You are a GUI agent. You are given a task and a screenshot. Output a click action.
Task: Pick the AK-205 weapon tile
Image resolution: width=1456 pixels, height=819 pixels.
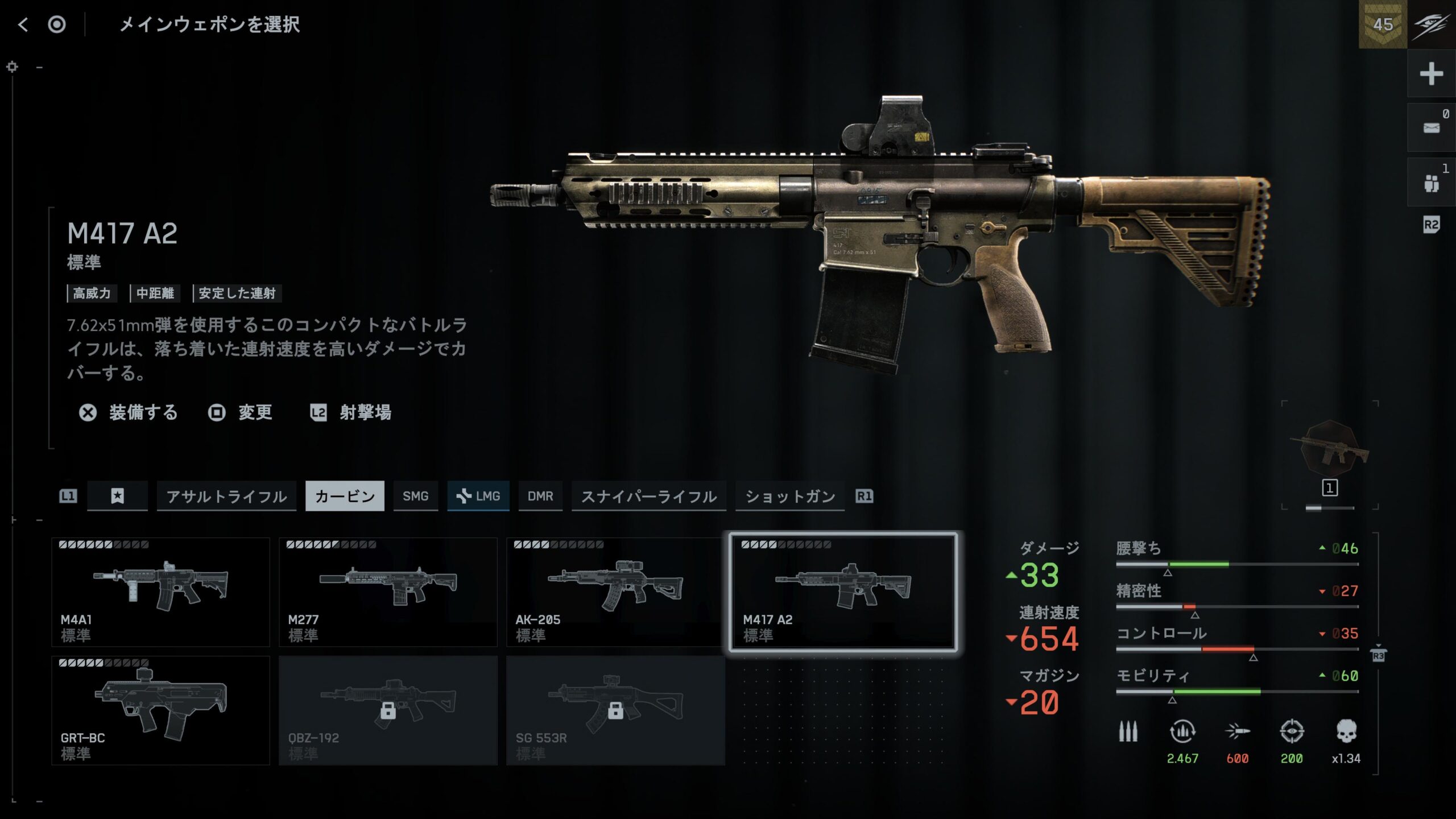[615, 591]
